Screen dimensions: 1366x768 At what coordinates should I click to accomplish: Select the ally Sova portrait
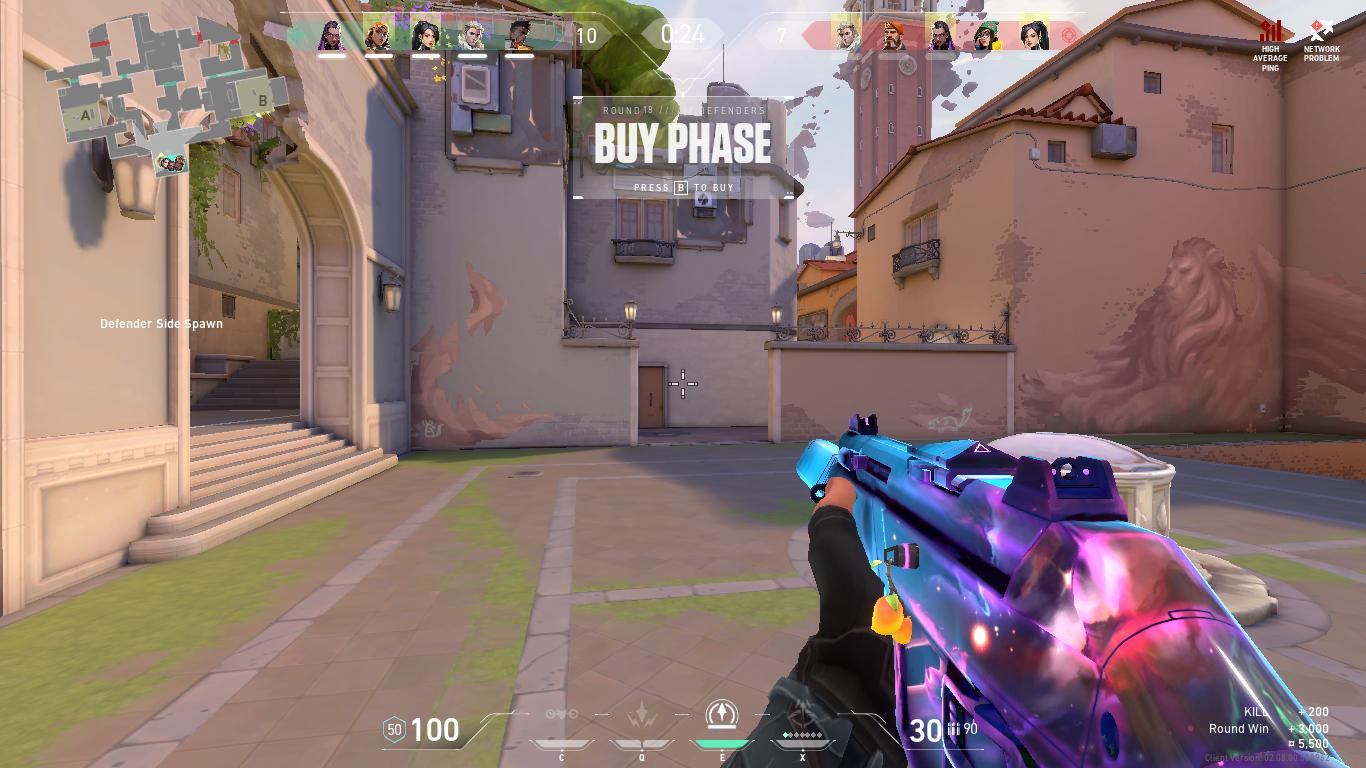click(472, 35)
